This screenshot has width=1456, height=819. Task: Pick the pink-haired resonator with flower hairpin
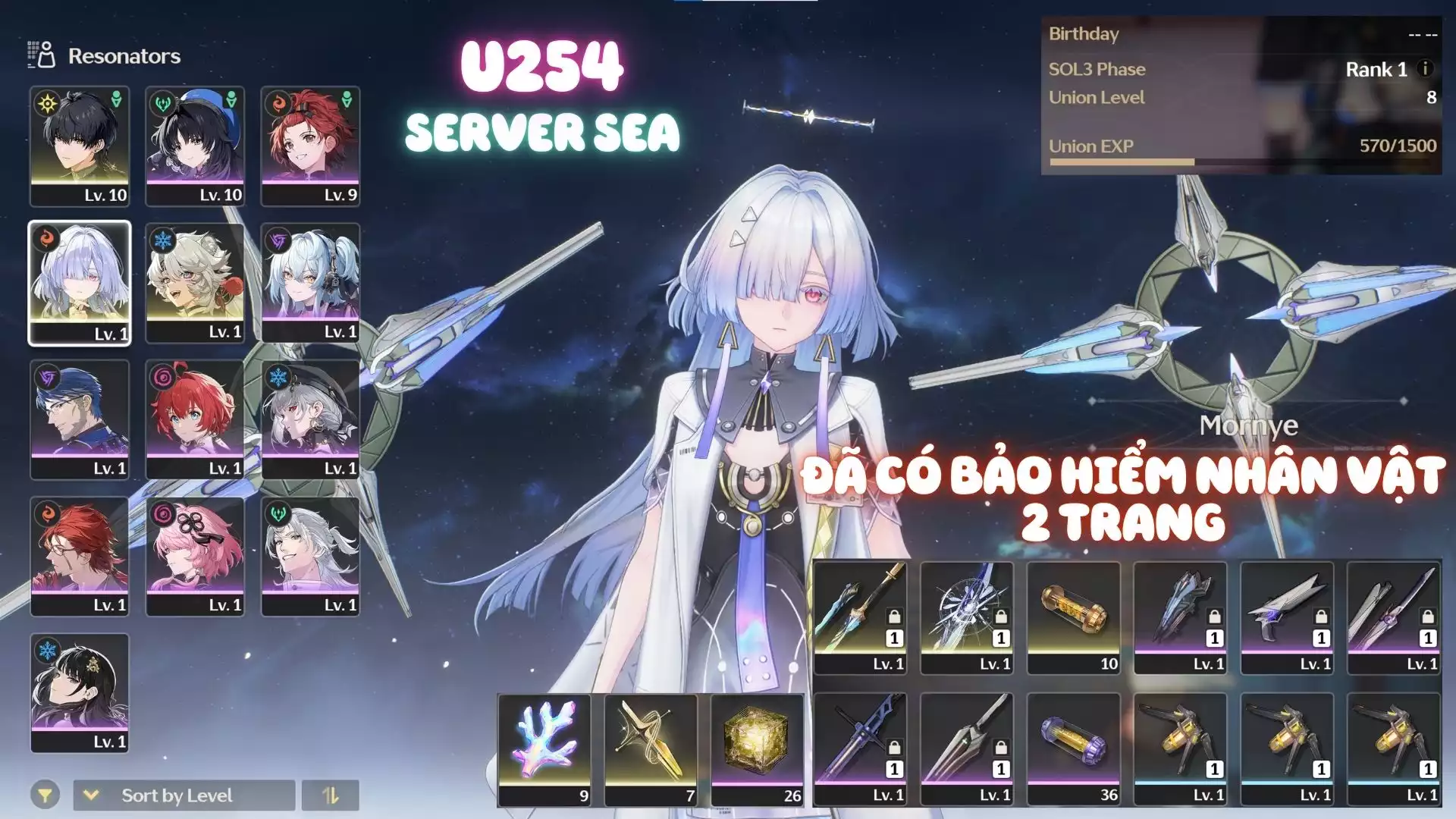(195, 556)
